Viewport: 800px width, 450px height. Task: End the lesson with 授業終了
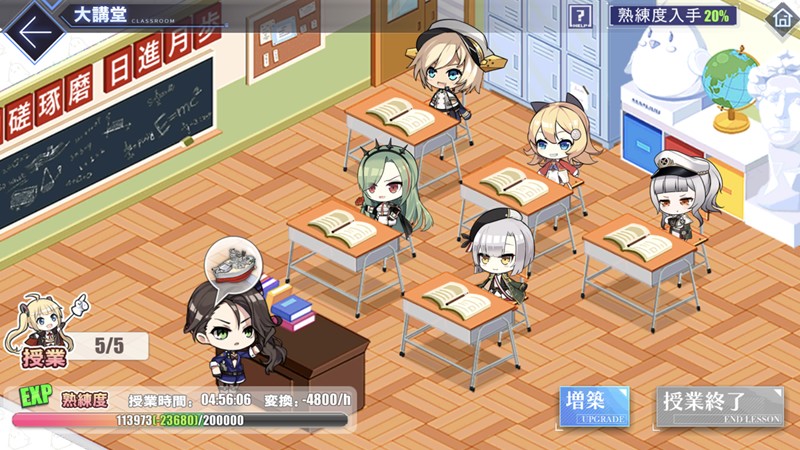tap(719, 407)
